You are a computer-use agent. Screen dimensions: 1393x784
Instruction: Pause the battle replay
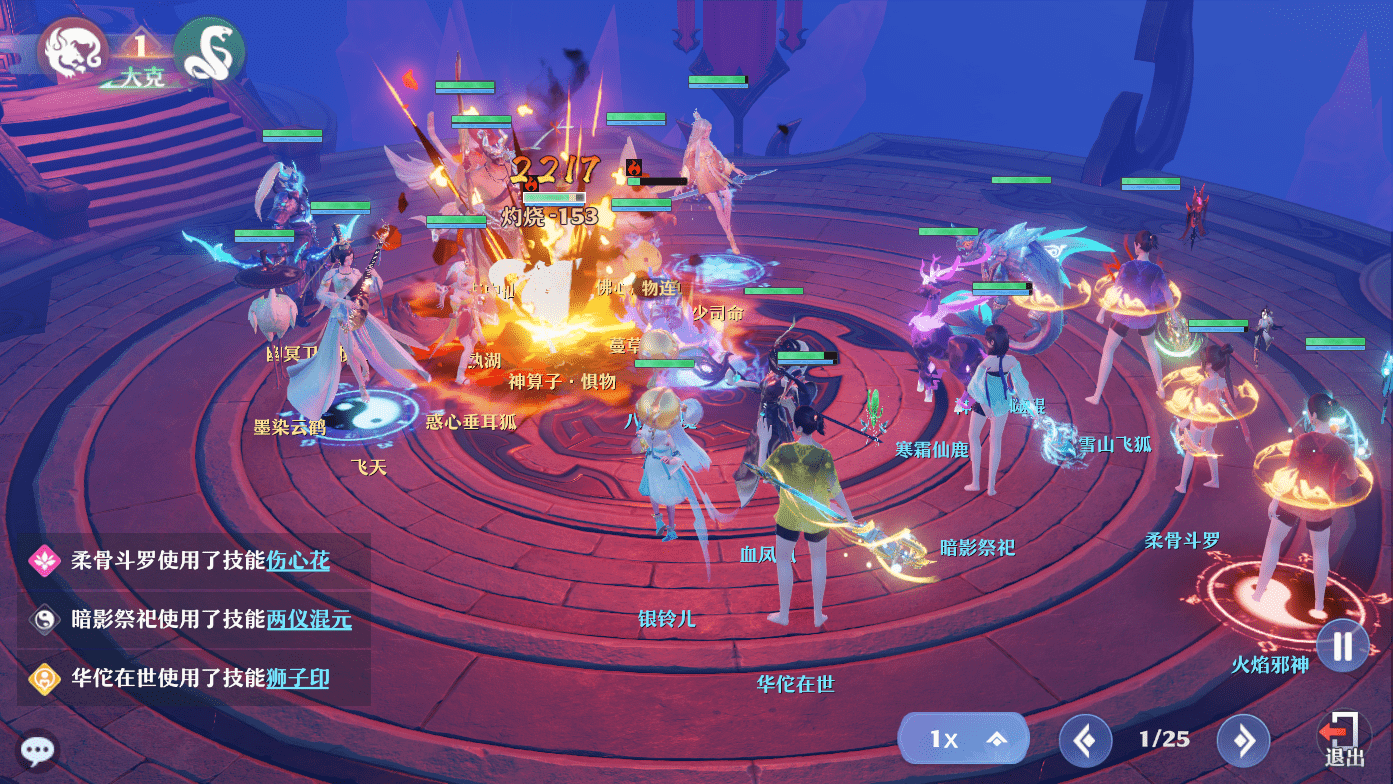pyautogui.click(x=1342, y=646)
